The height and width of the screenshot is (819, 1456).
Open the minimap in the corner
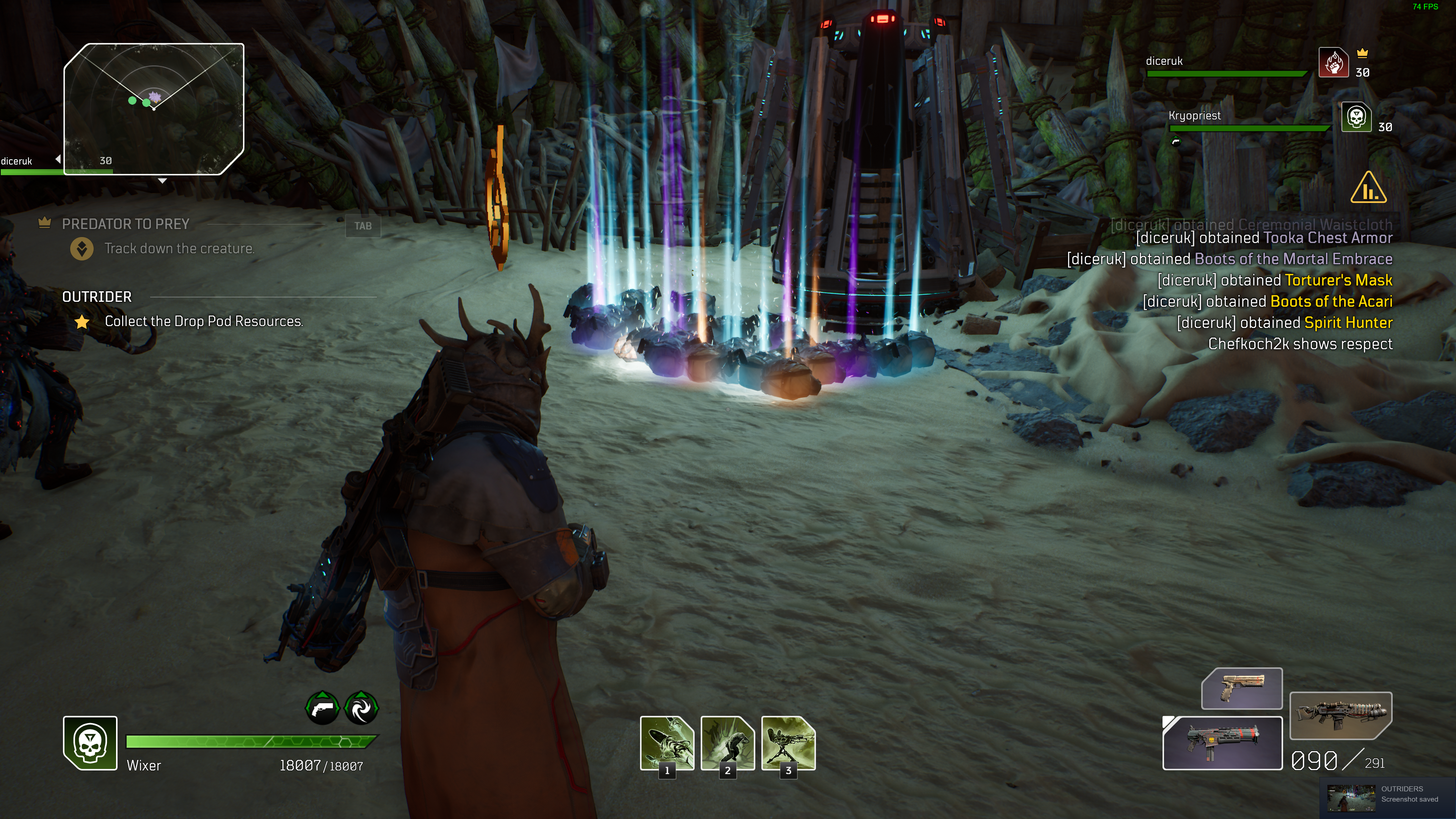tap(154, 108)
